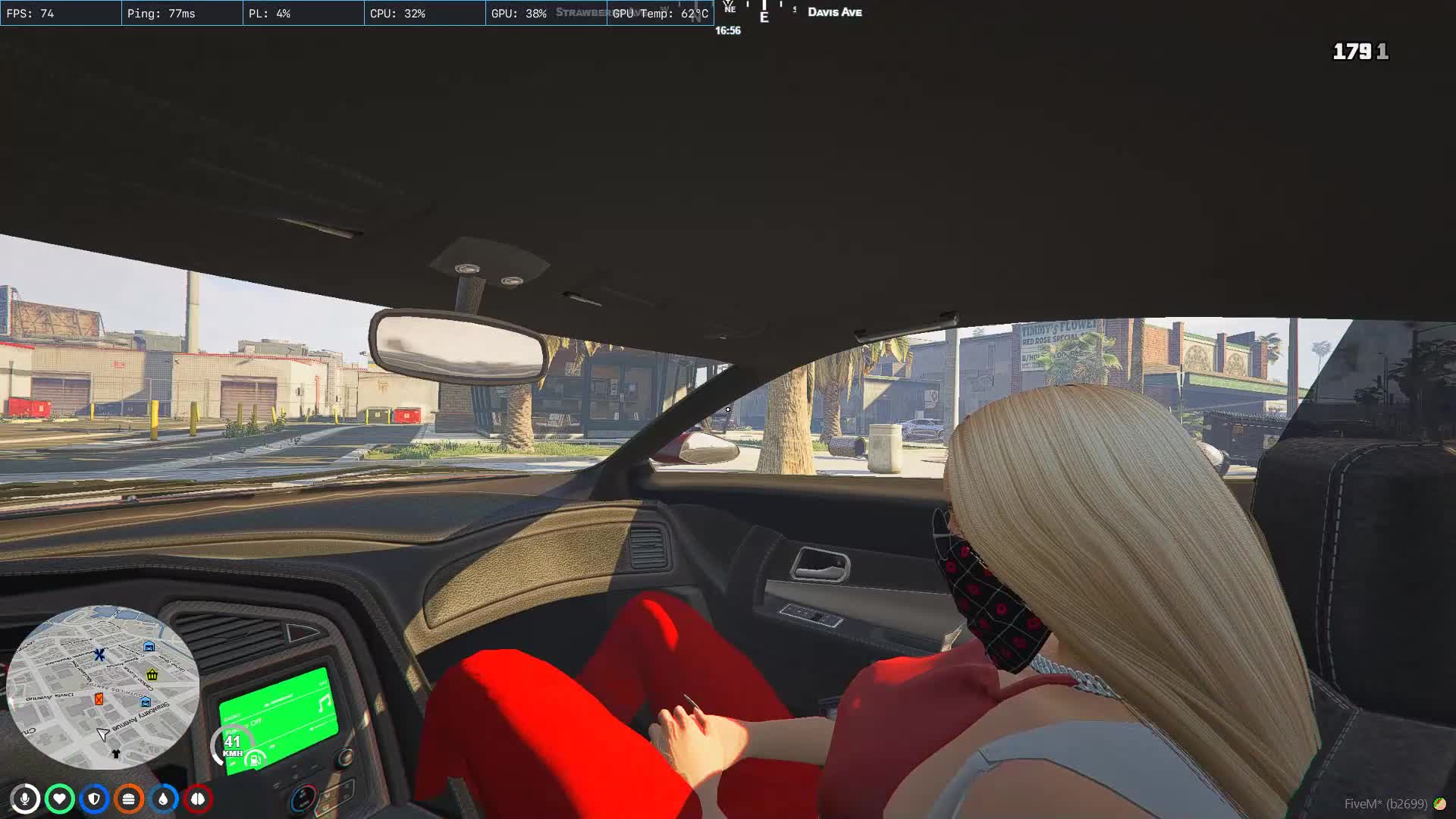Image resolution: width=1456 pixels, height=819 pixels.
Task: Click the yellow shopping basket map marker
Action: click(x=152, y=674)
